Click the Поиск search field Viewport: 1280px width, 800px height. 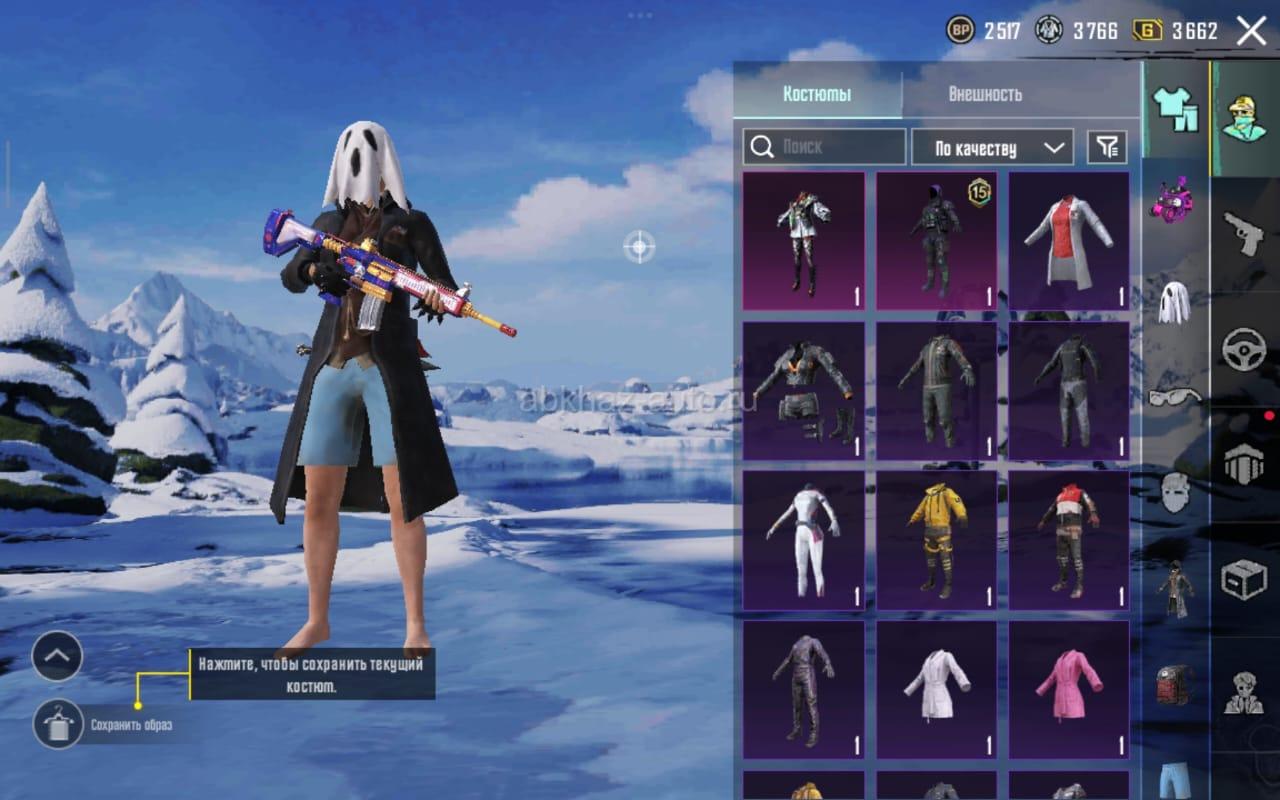click(825, 147)
